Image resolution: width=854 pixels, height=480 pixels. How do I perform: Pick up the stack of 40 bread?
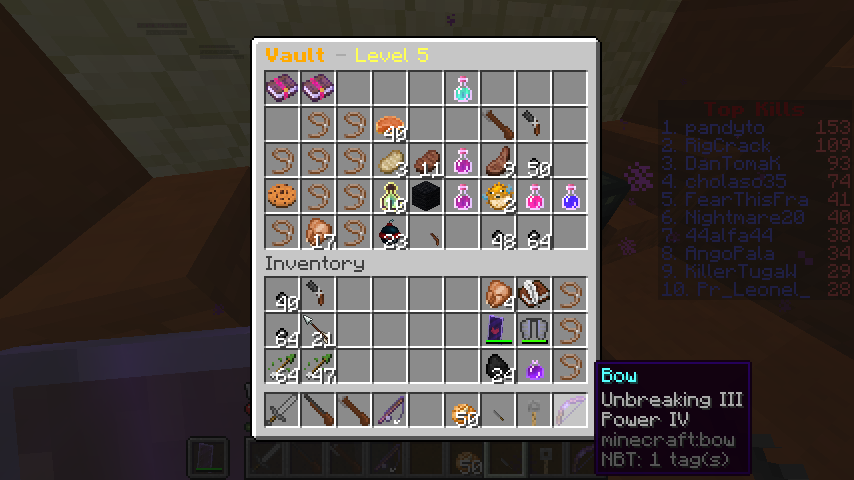(x=390, y=125)
